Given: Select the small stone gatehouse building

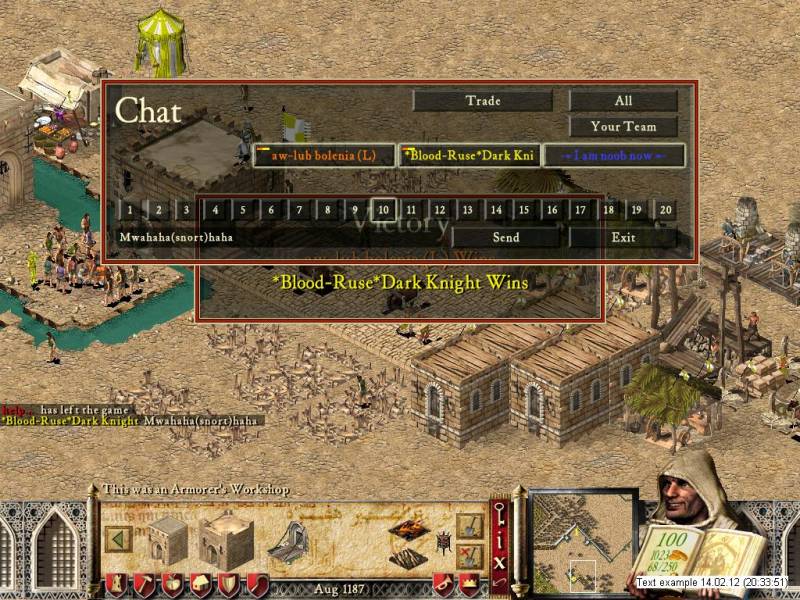Looking at the screenshot, I should [x=167, y=538].
